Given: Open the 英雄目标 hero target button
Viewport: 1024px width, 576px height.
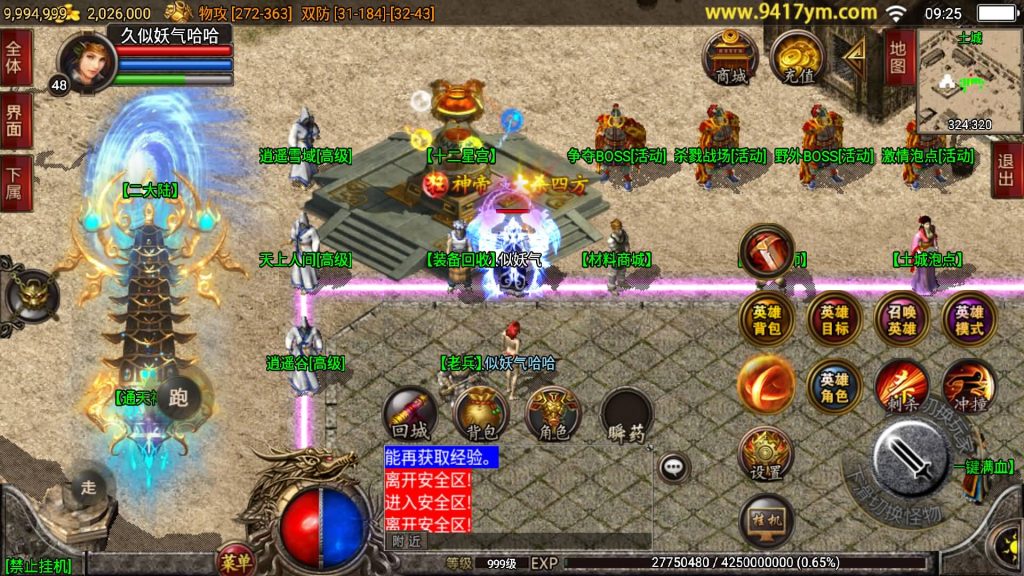Looking at the screenshot, I should pos(834,319).
